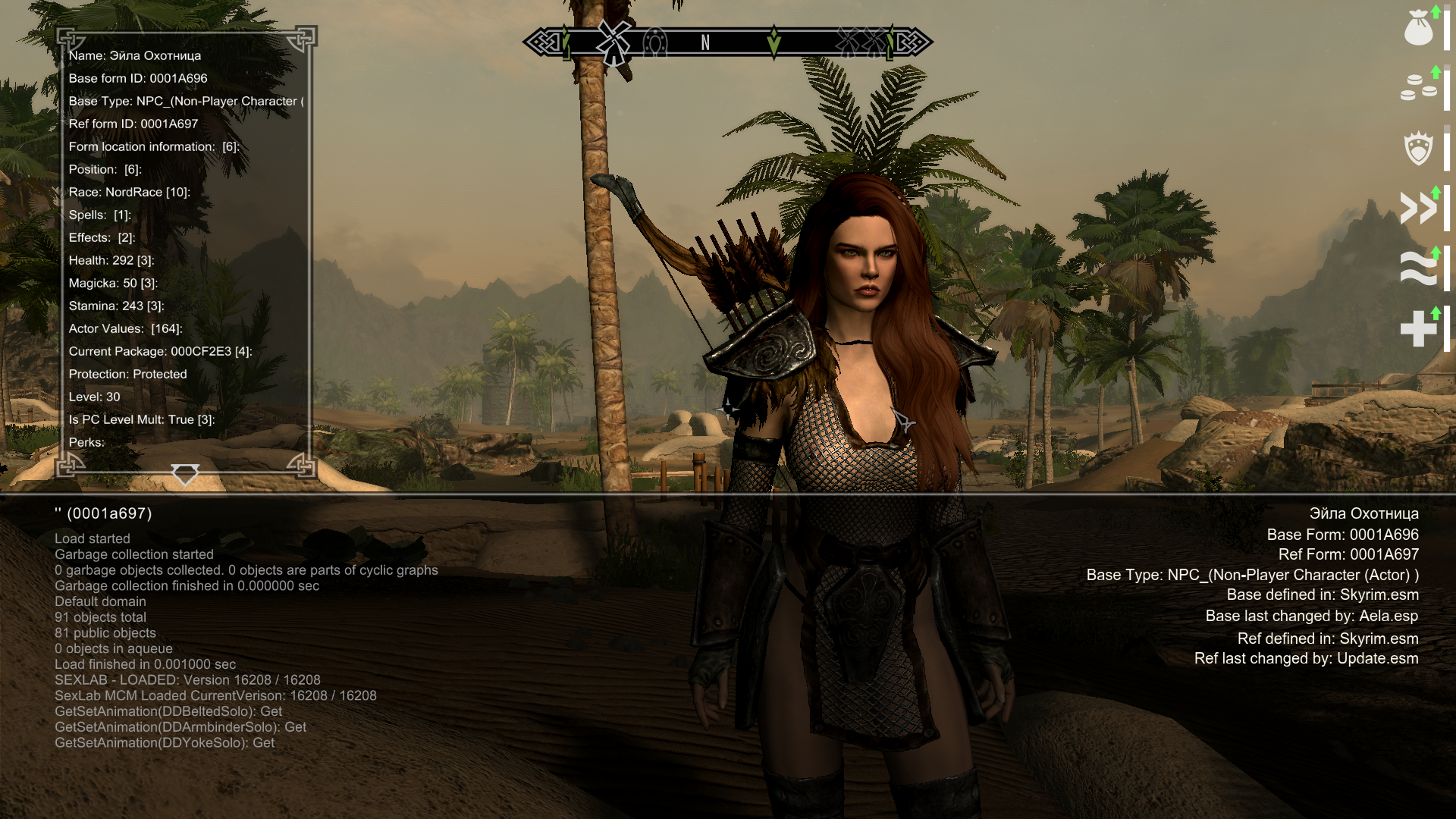The width and height of the screenshot is (1456, 819).
Task: Expand the Health: 292 row
Action: [111, 260]
